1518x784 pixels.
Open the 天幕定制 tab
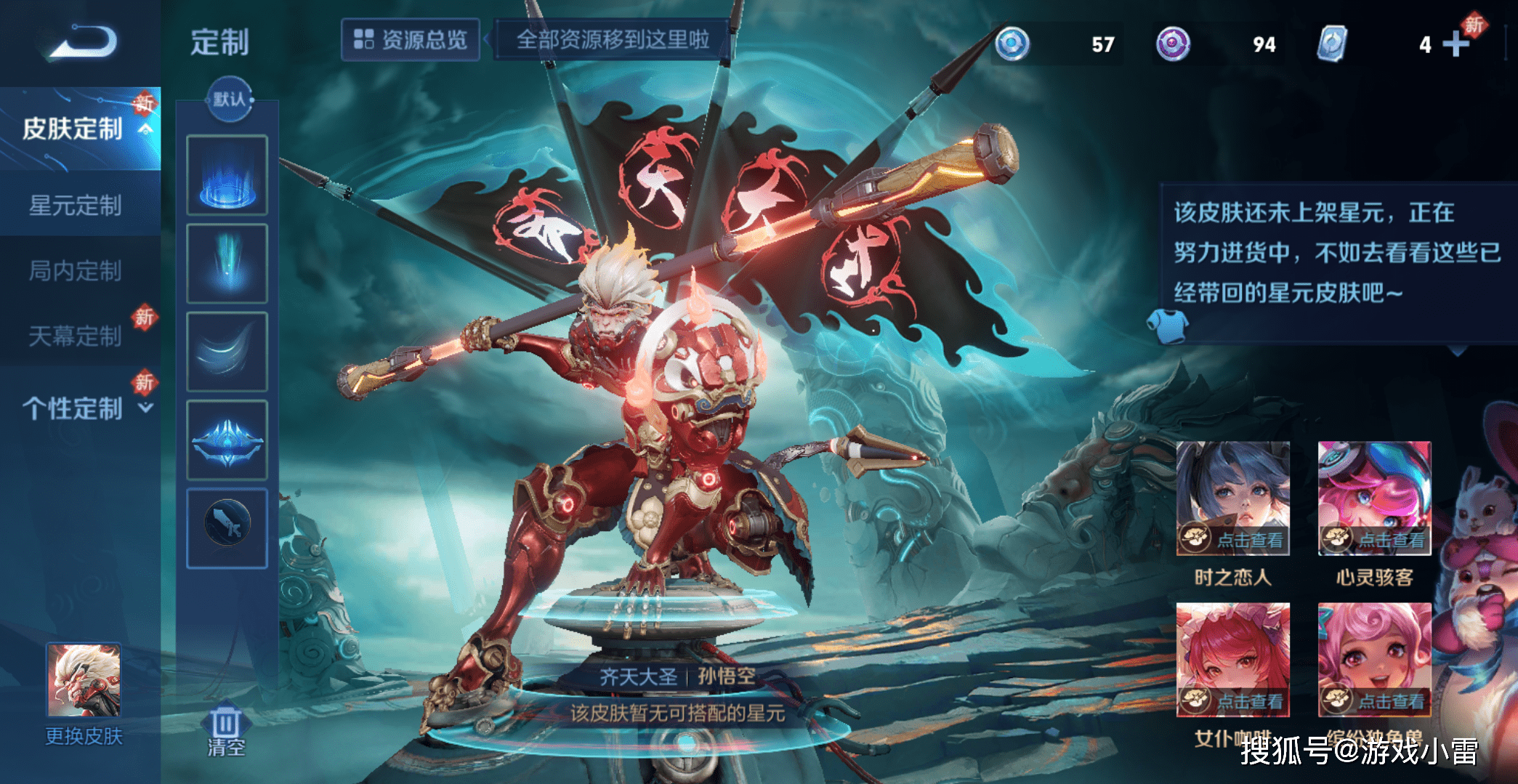[x=75, y=336]
